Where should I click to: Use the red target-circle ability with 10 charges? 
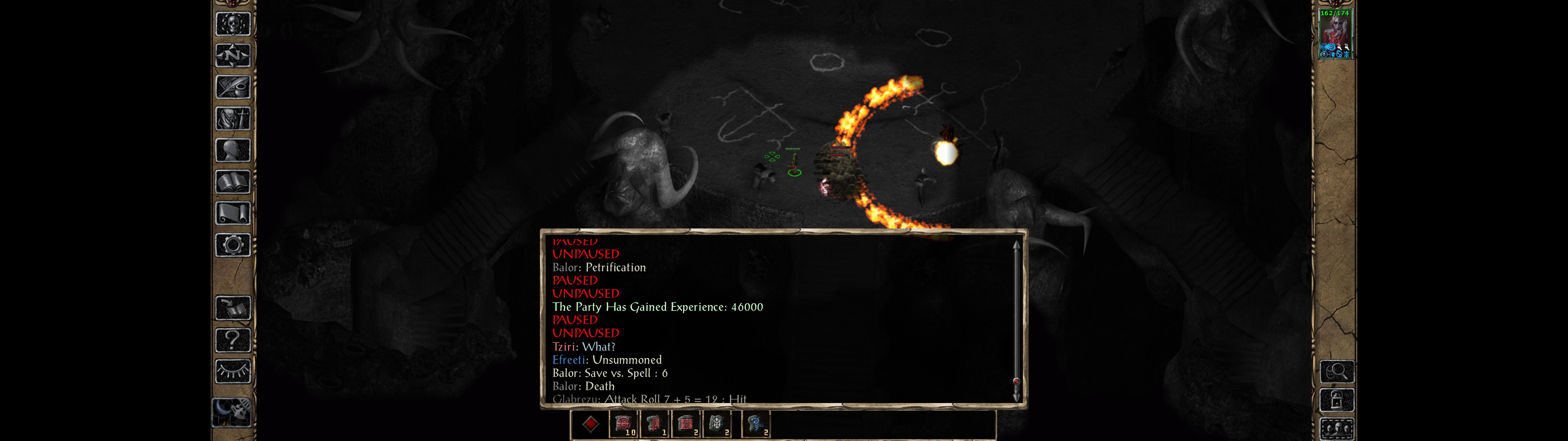pos(624,424)
